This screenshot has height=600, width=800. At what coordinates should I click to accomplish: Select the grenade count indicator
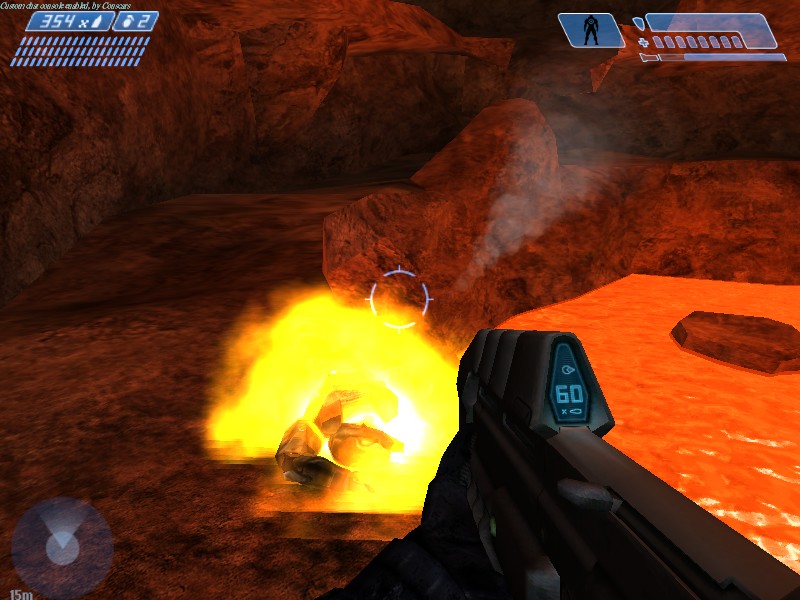(135, 21)
